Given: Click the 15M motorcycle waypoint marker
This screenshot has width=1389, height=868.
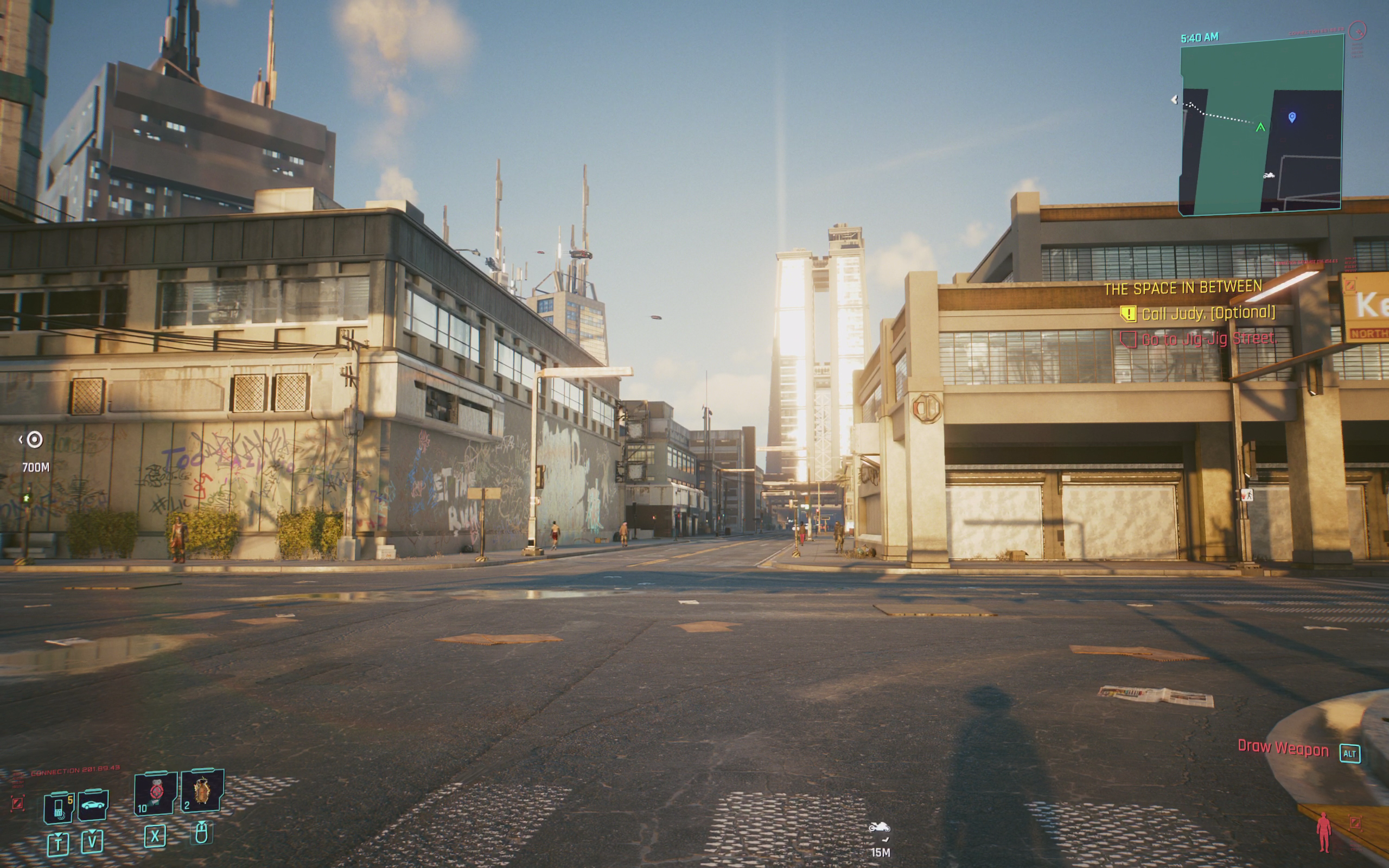Looking at the screenshot, I should (880, 828).
